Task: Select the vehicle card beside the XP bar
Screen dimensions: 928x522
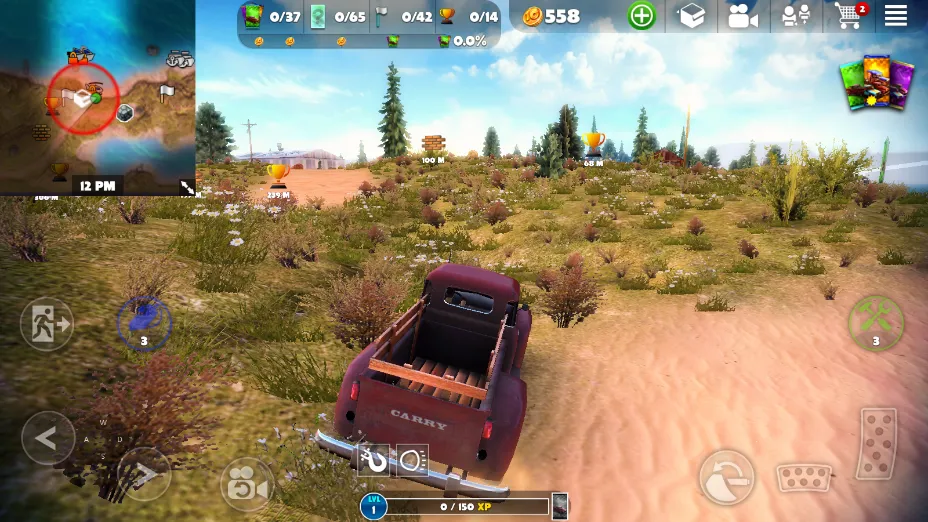Action: pyautogui.click(x=560, y=507)
